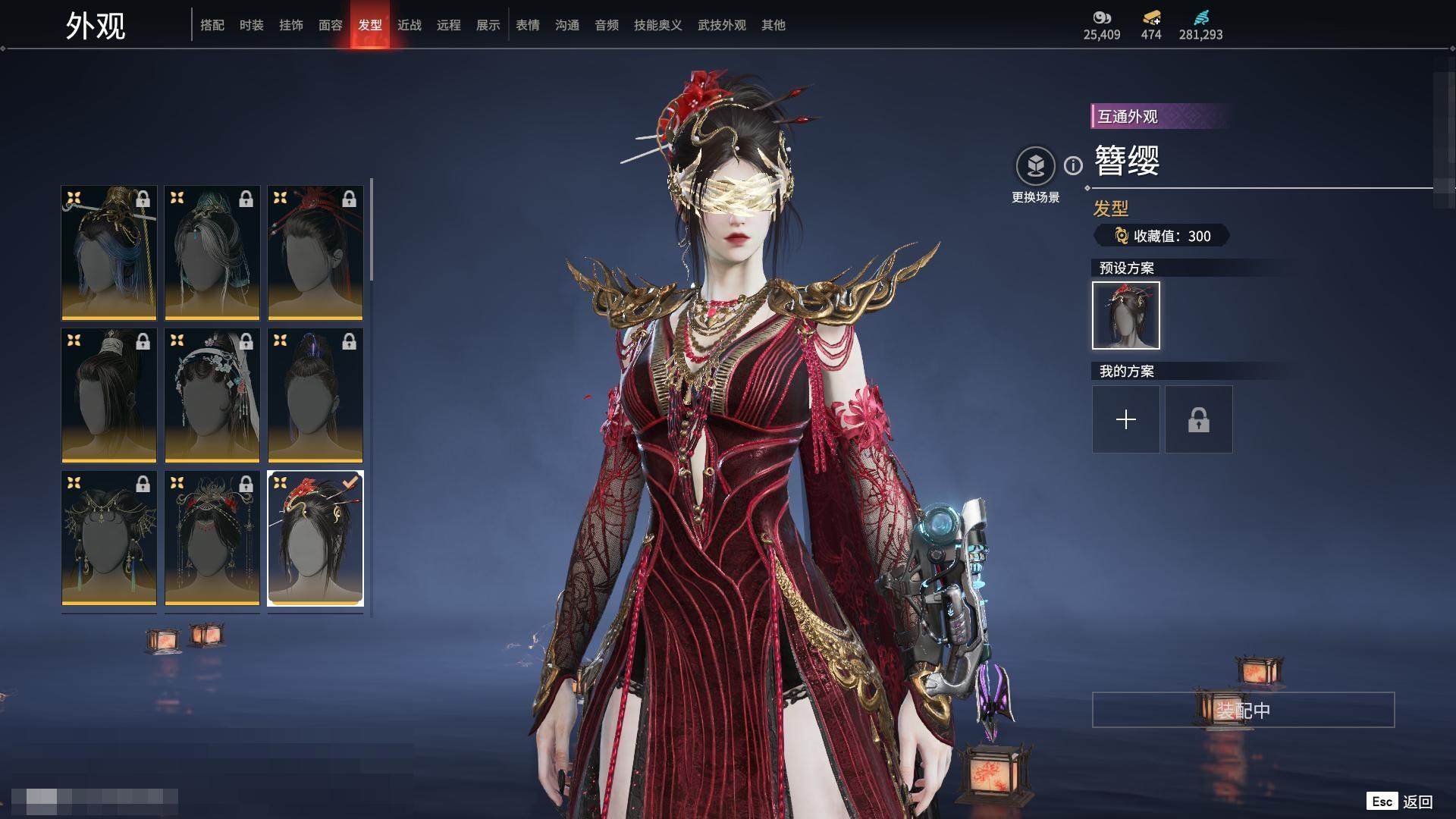This screenshot has width=1456, height=819.
Task: Pick the equipped red flower hairstyle thumbnail
Action: [x=315, y=538]
